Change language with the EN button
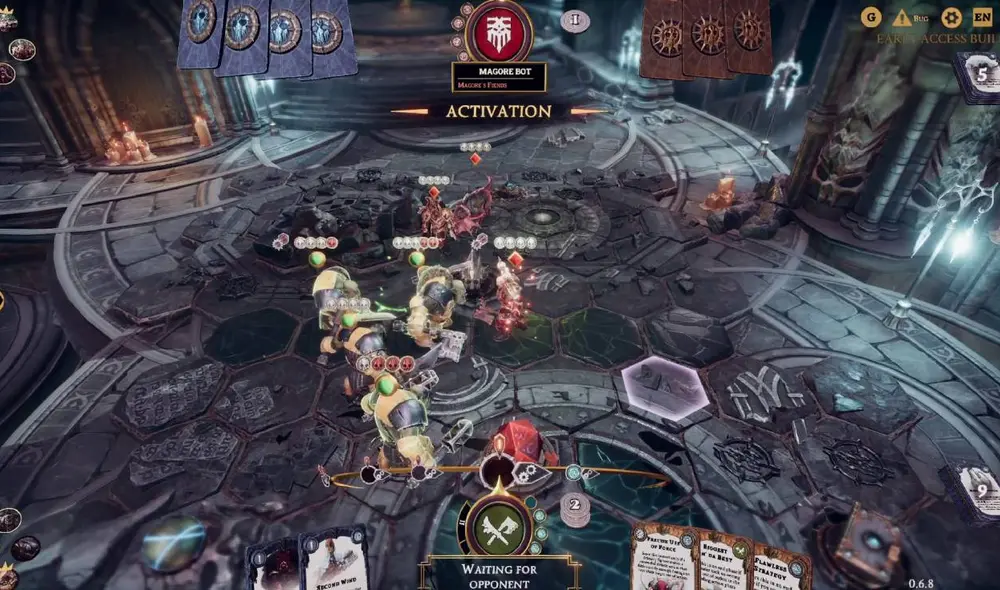 [982, 18]
